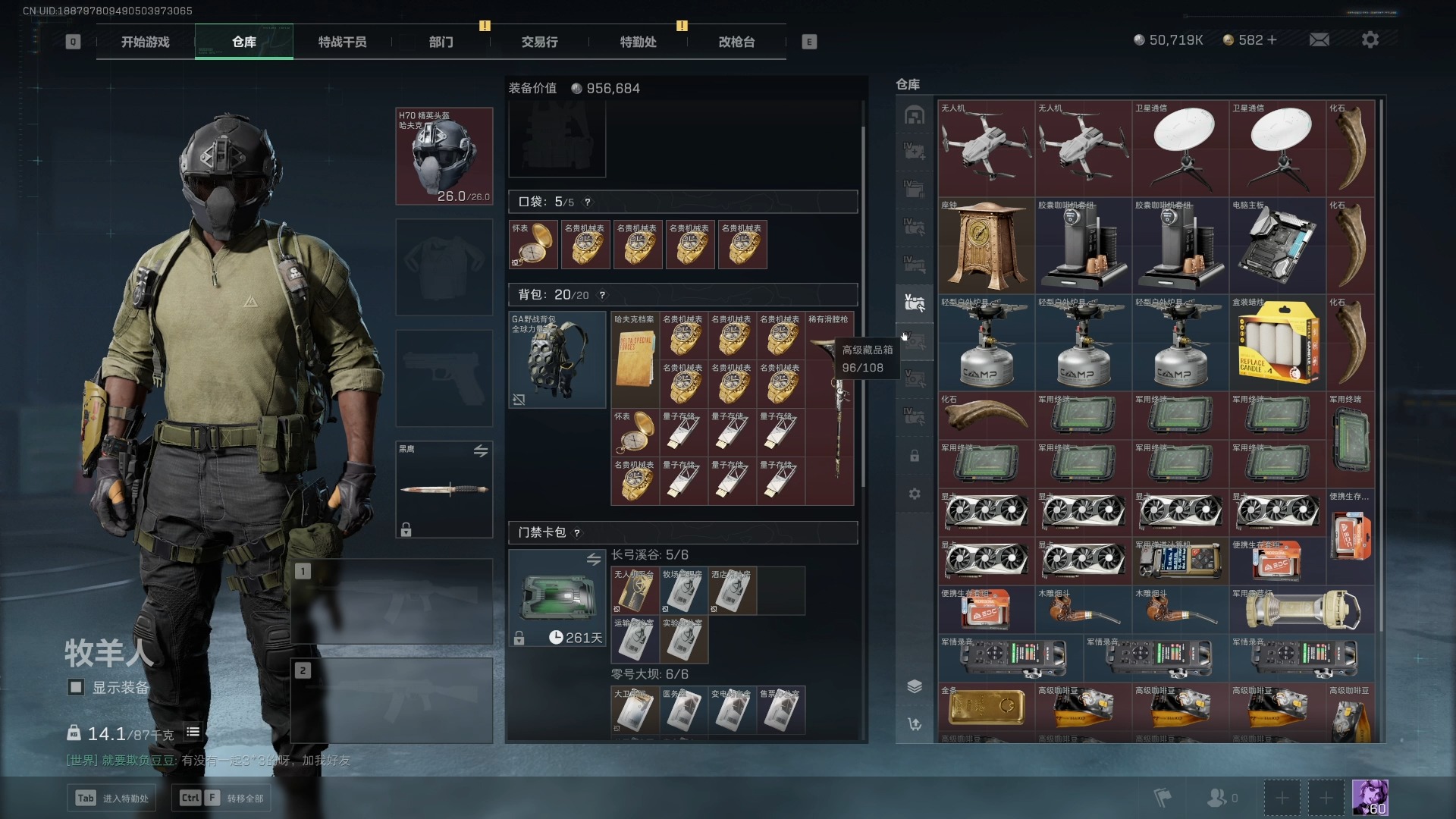Toggle the 显示装备 checkbox
The width and height of the screenshot is (1456, 819).
(76, 687)
